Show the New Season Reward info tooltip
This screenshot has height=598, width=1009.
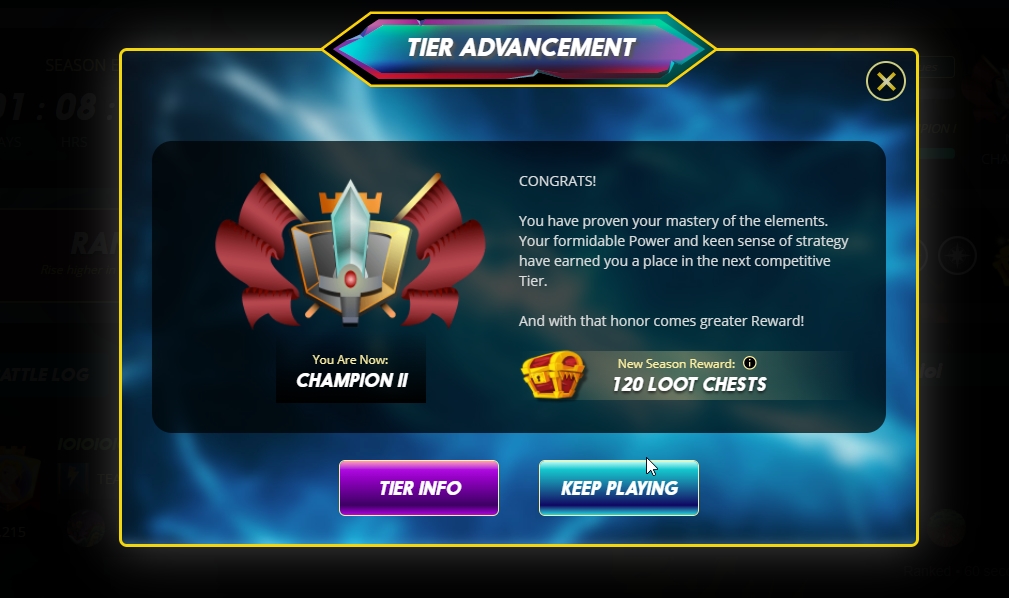click(750, 363)
